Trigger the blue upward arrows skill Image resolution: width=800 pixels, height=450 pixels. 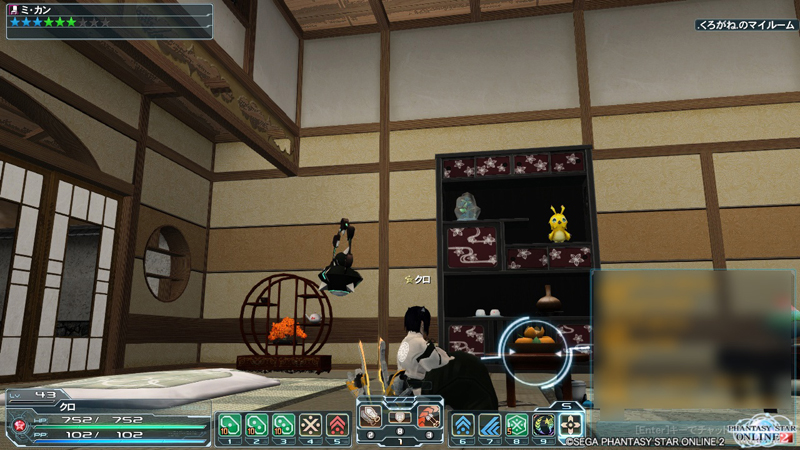pos(463,424)
